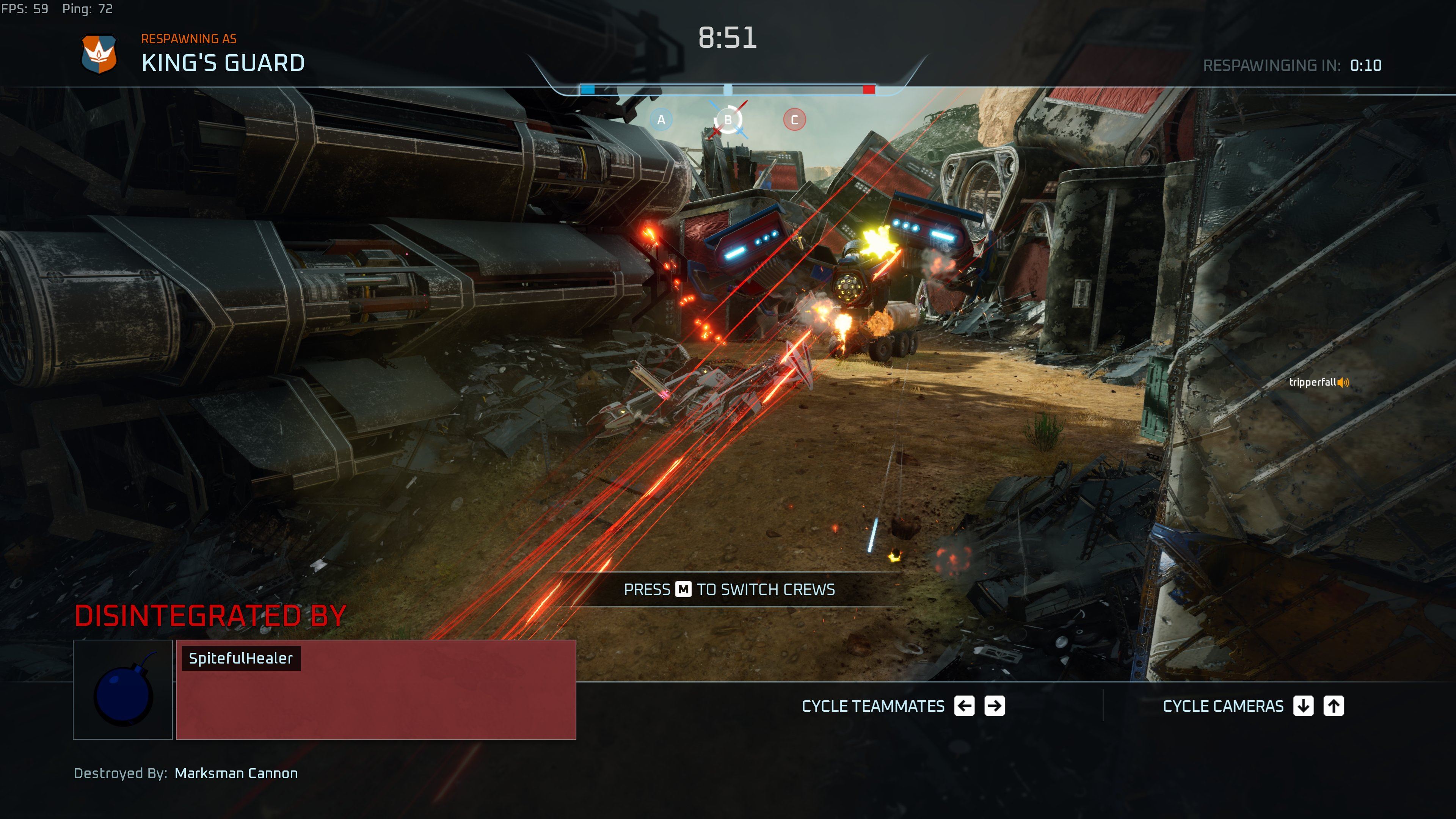Select capture point A marker
1456x819 pixels.
[x=661, y=120]
